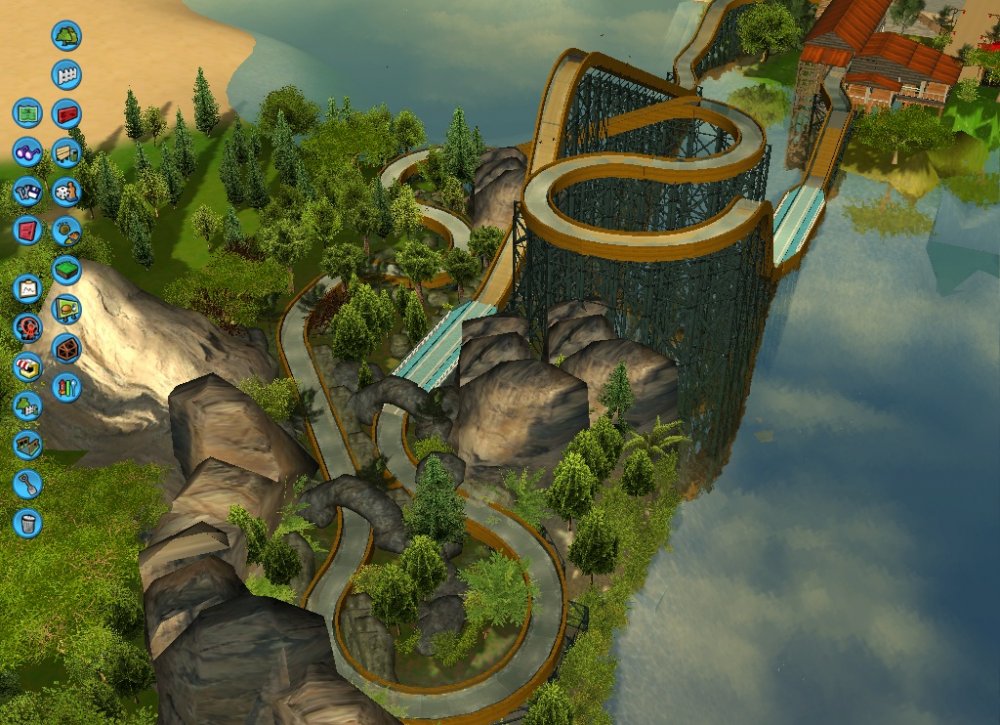Activate the shovel terrain tool

[28, 483]
